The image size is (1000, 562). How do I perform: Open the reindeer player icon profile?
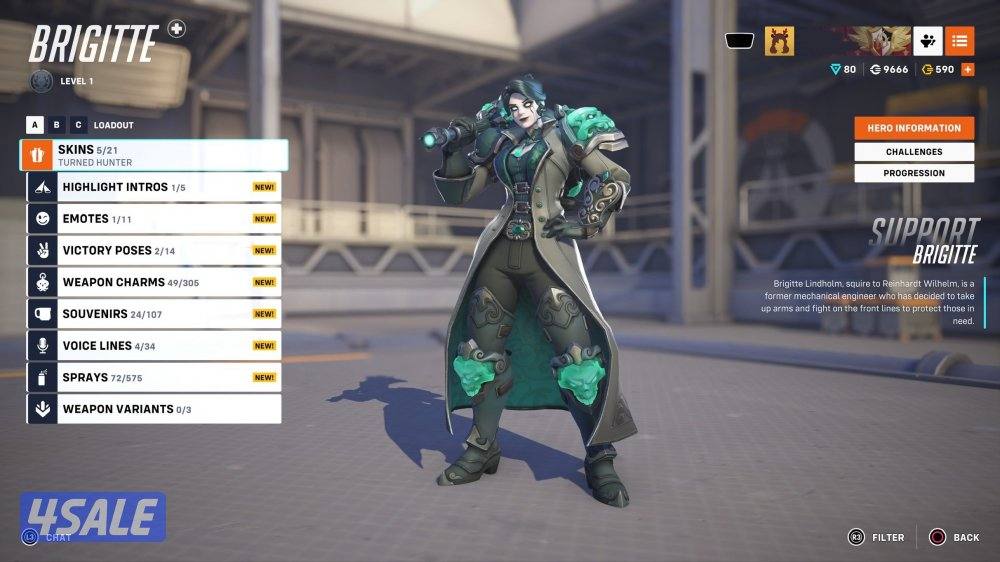tap(780, 41)
